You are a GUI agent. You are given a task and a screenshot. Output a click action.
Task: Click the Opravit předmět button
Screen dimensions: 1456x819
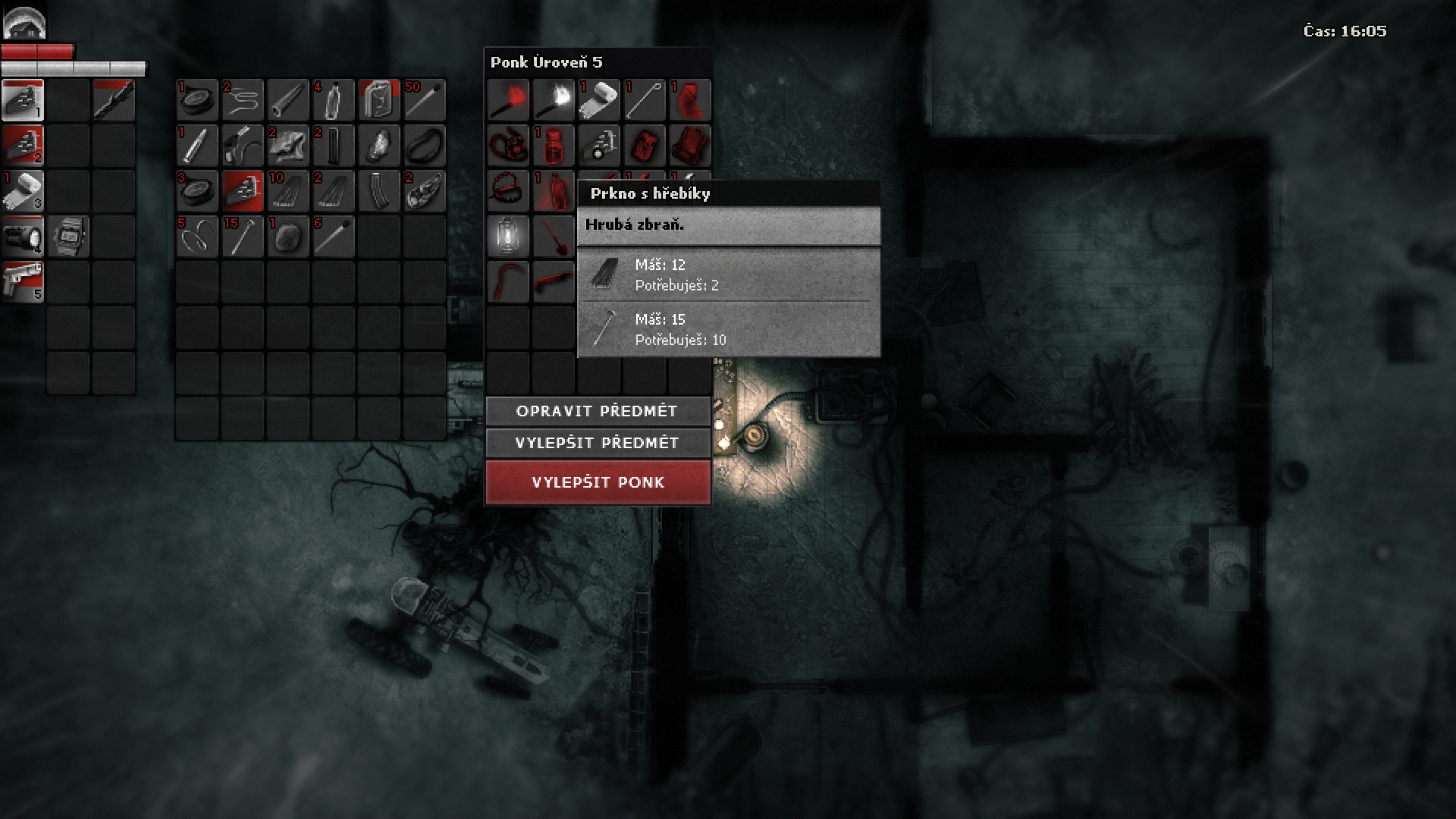click(x=598, y=411)
